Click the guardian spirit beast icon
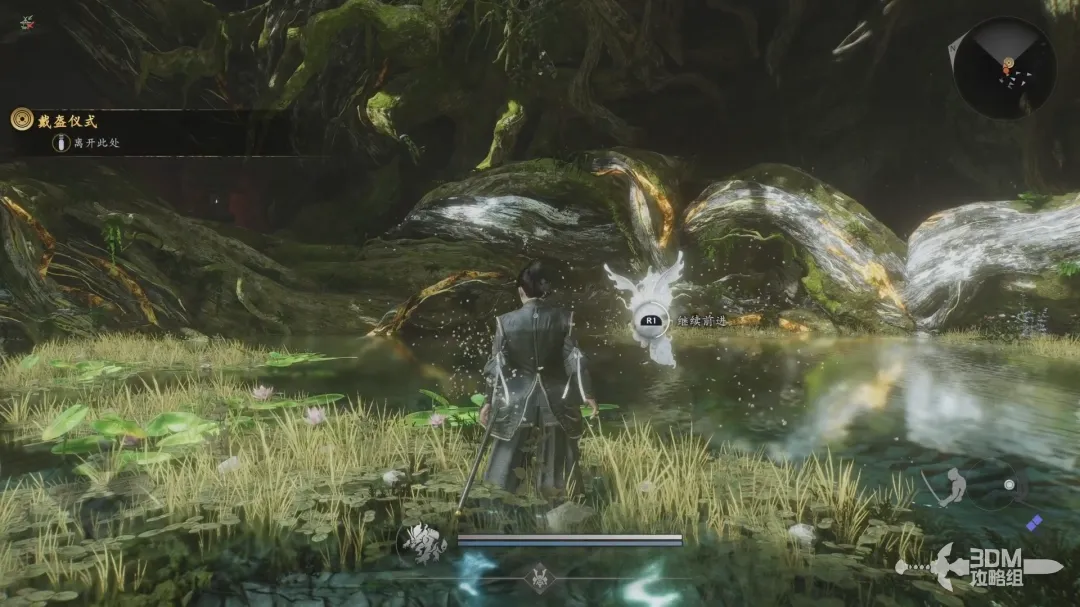 coord(421,544)
